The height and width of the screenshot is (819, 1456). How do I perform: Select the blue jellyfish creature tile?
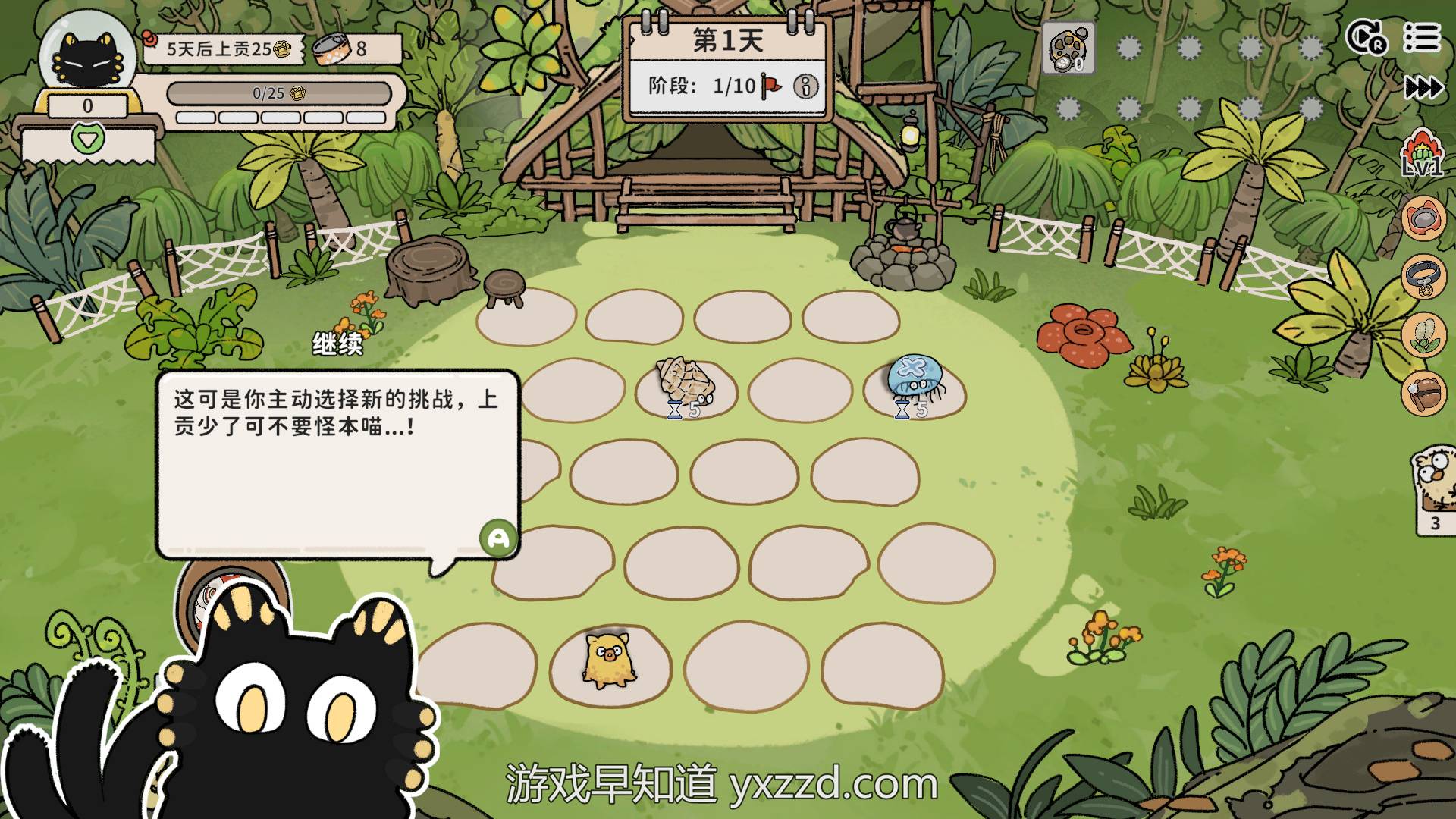coord(915,378)
